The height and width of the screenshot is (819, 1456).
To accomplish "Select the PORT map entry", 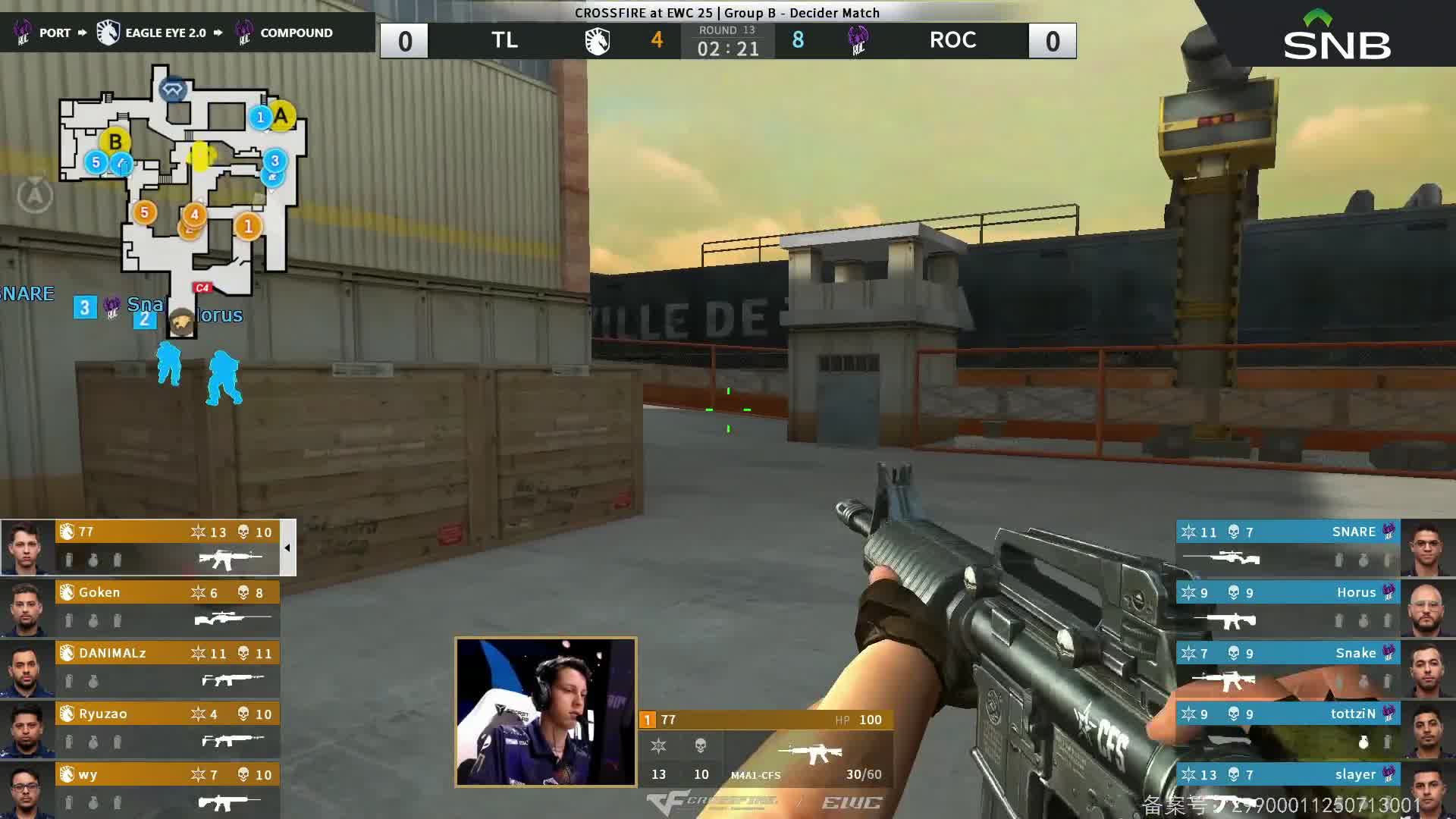I will pos(54,33).
